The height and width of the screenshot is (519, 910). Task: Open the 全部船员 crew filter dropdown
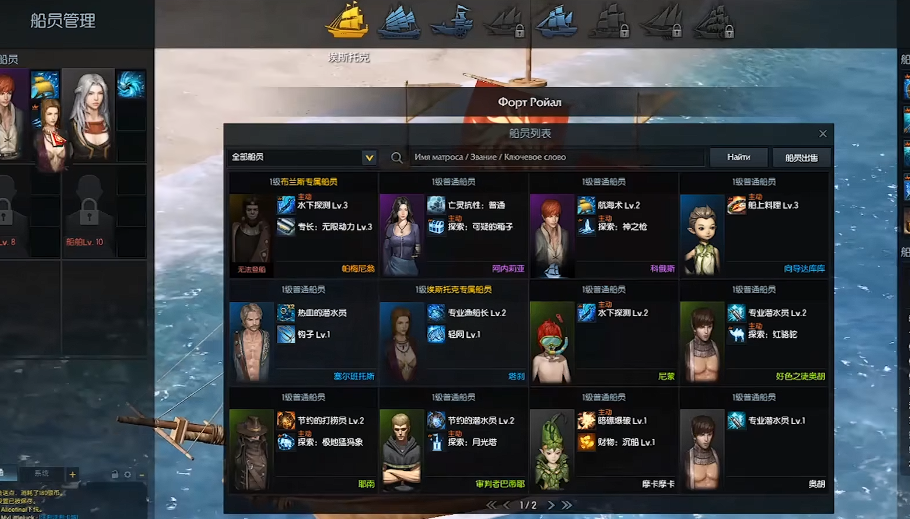[369, 158]
